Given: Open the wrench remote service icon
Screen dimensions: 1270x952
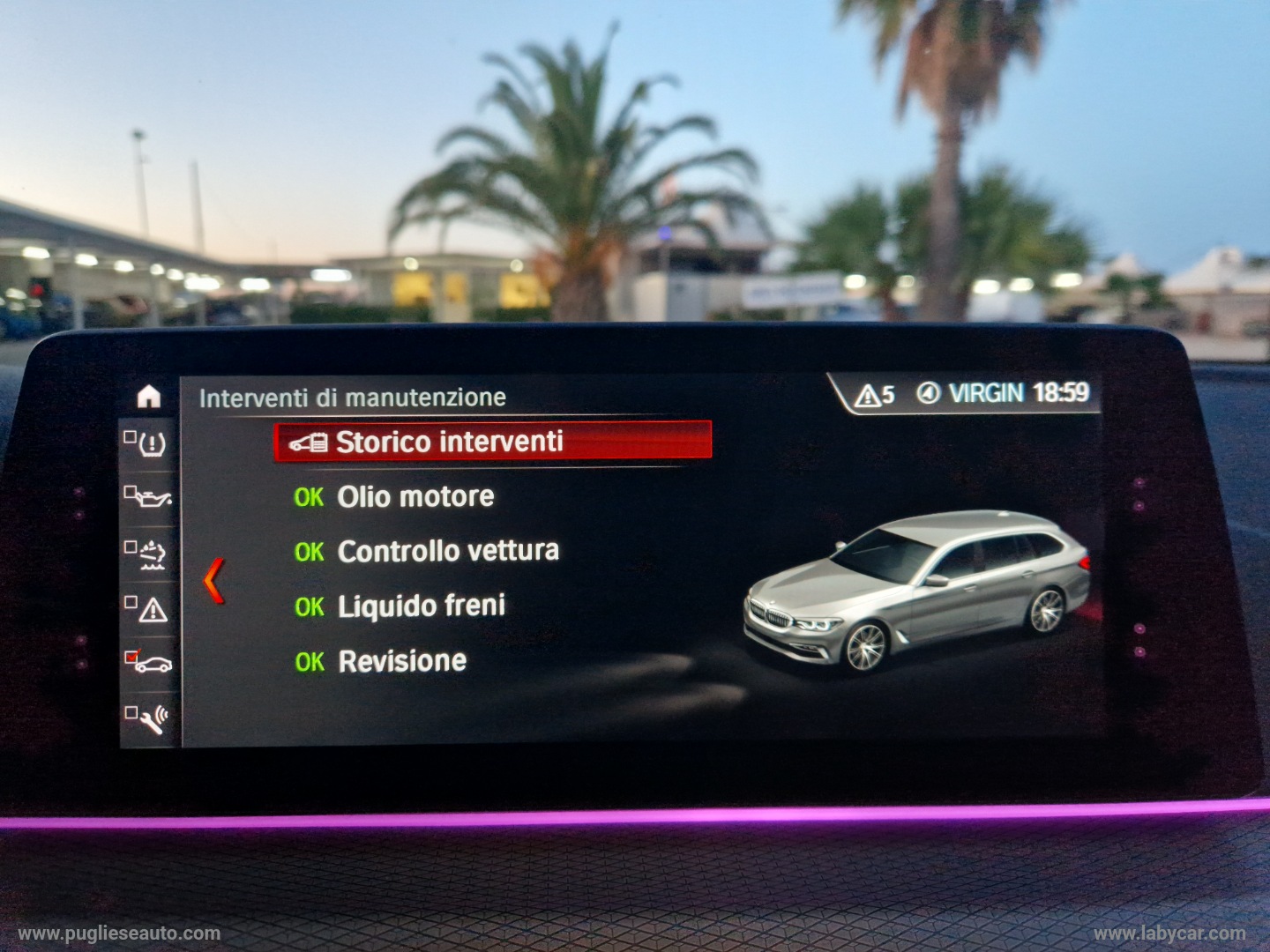Looking at the screenshot, I should click(148, 718).
